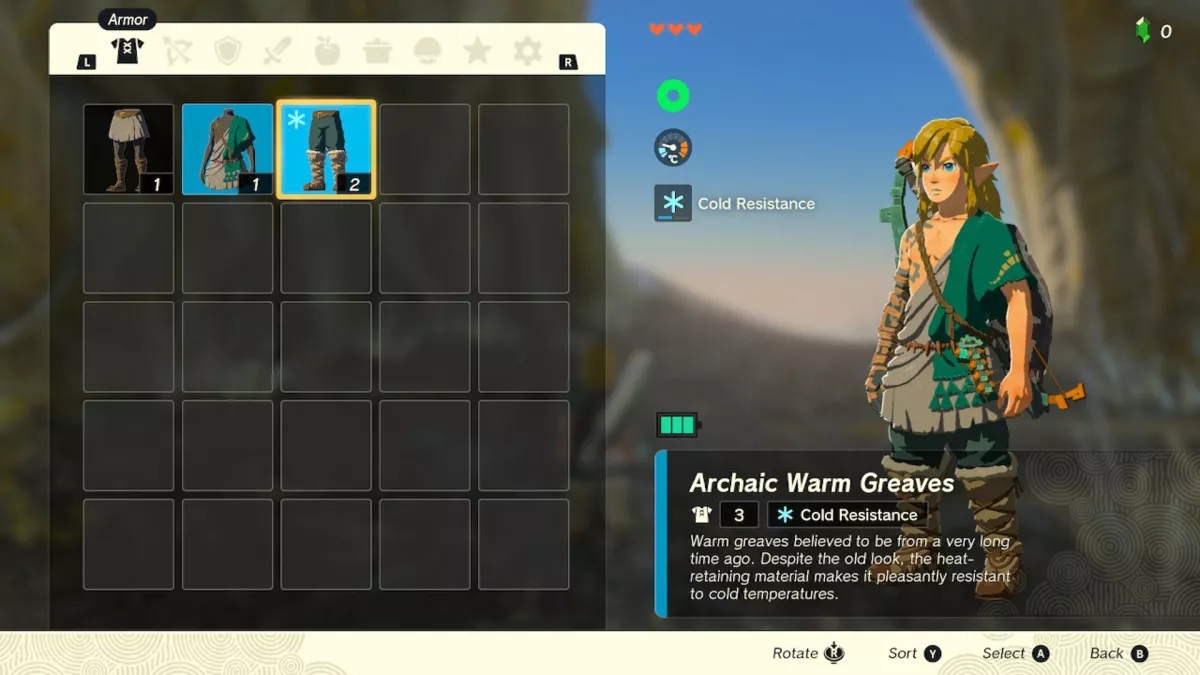The height and width of the screenshot is (675, 1200).
Task: Choose the green Archaic Tunic slot
Action: pos(227,149)
